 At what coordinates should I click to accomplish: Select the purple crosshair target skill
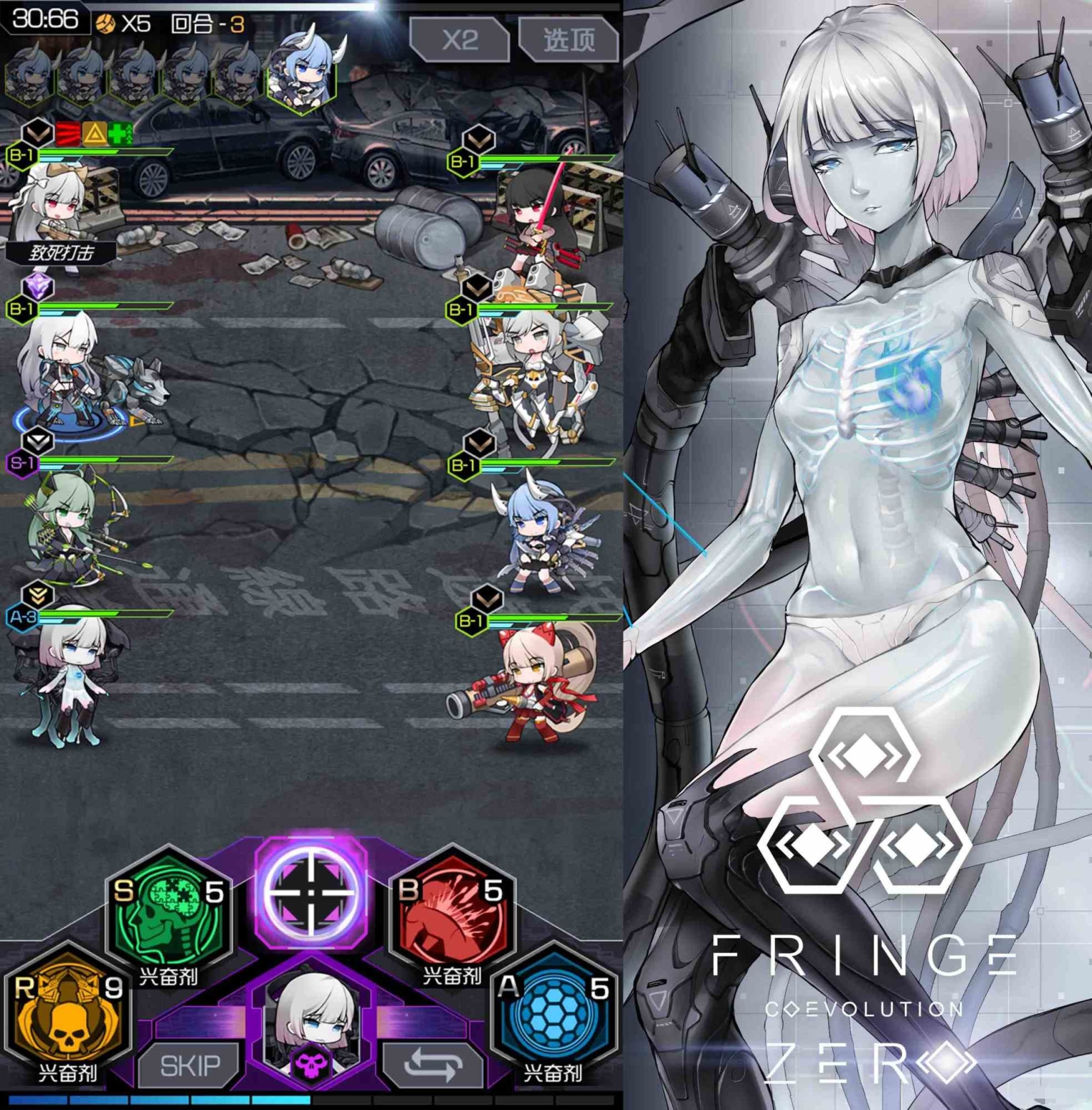tap(311, 891)
